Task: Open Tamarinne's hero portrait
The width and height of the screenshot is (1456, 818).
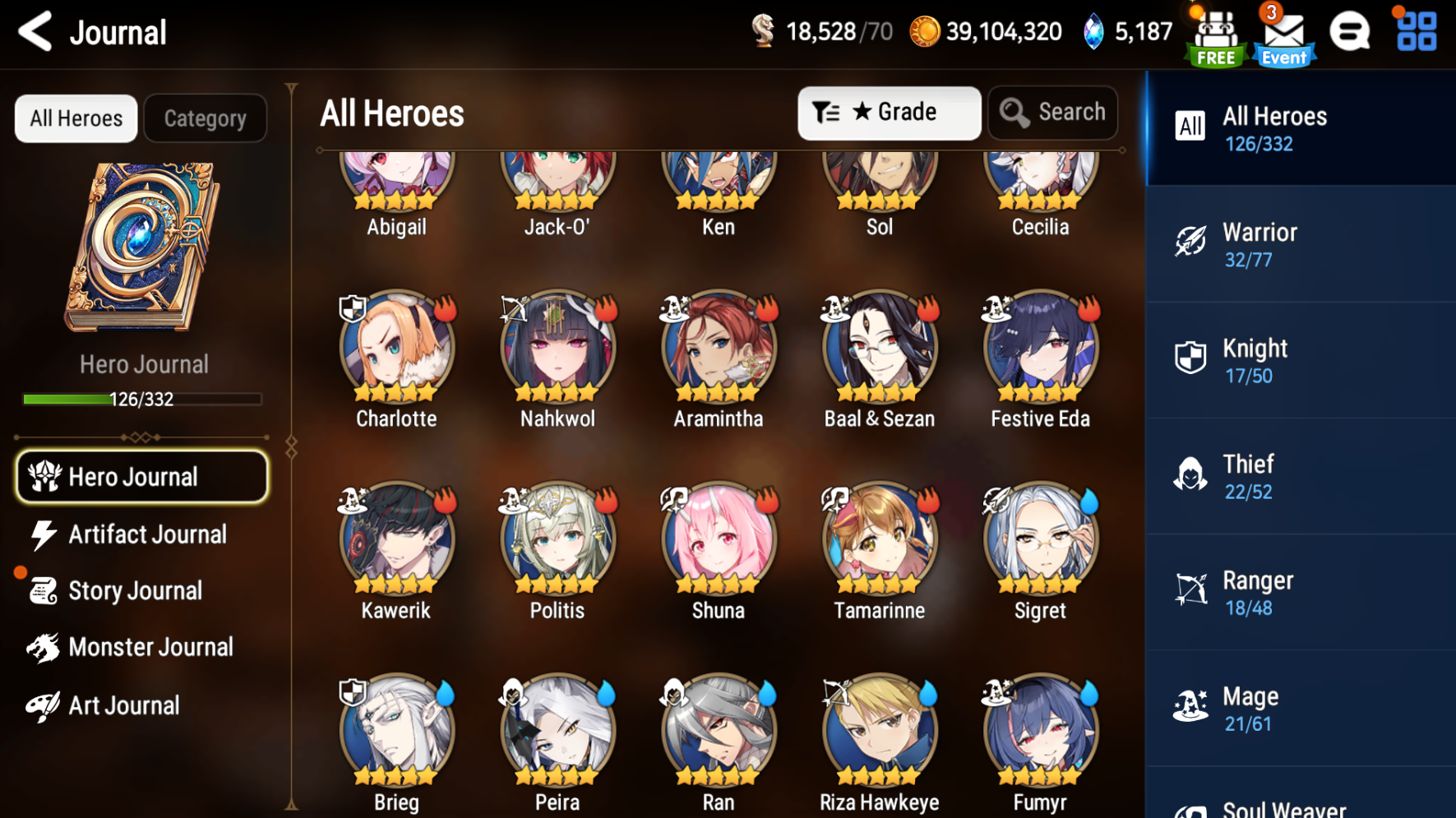Action: (879, 538)
